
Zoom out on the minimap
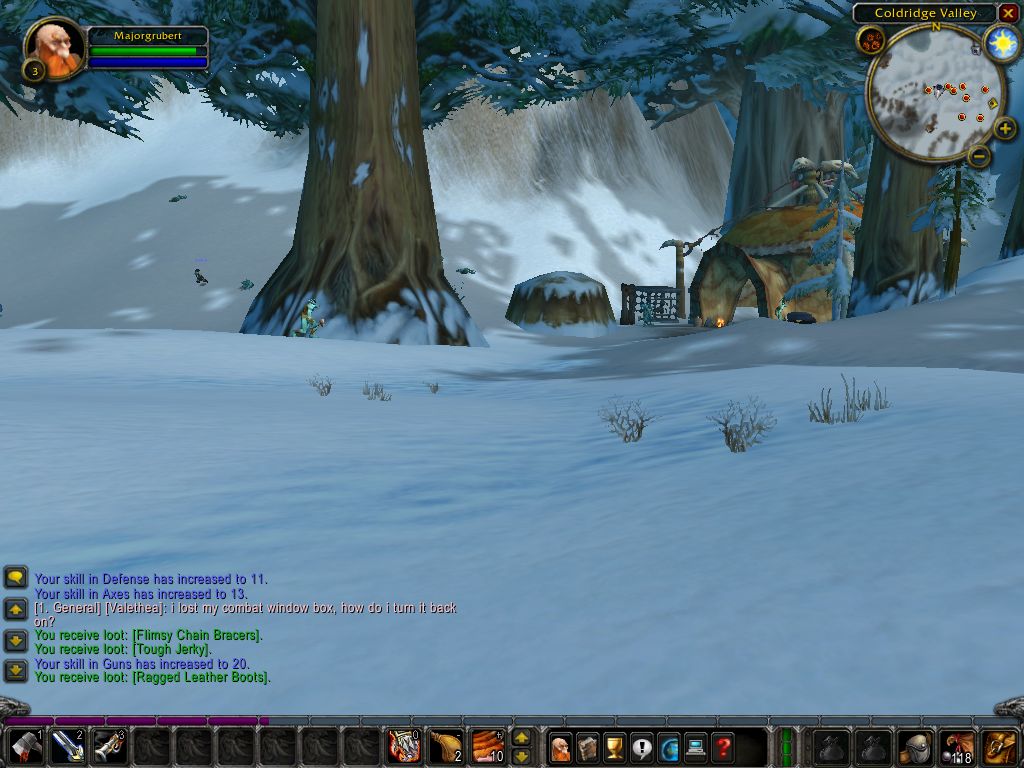(979, 156)
